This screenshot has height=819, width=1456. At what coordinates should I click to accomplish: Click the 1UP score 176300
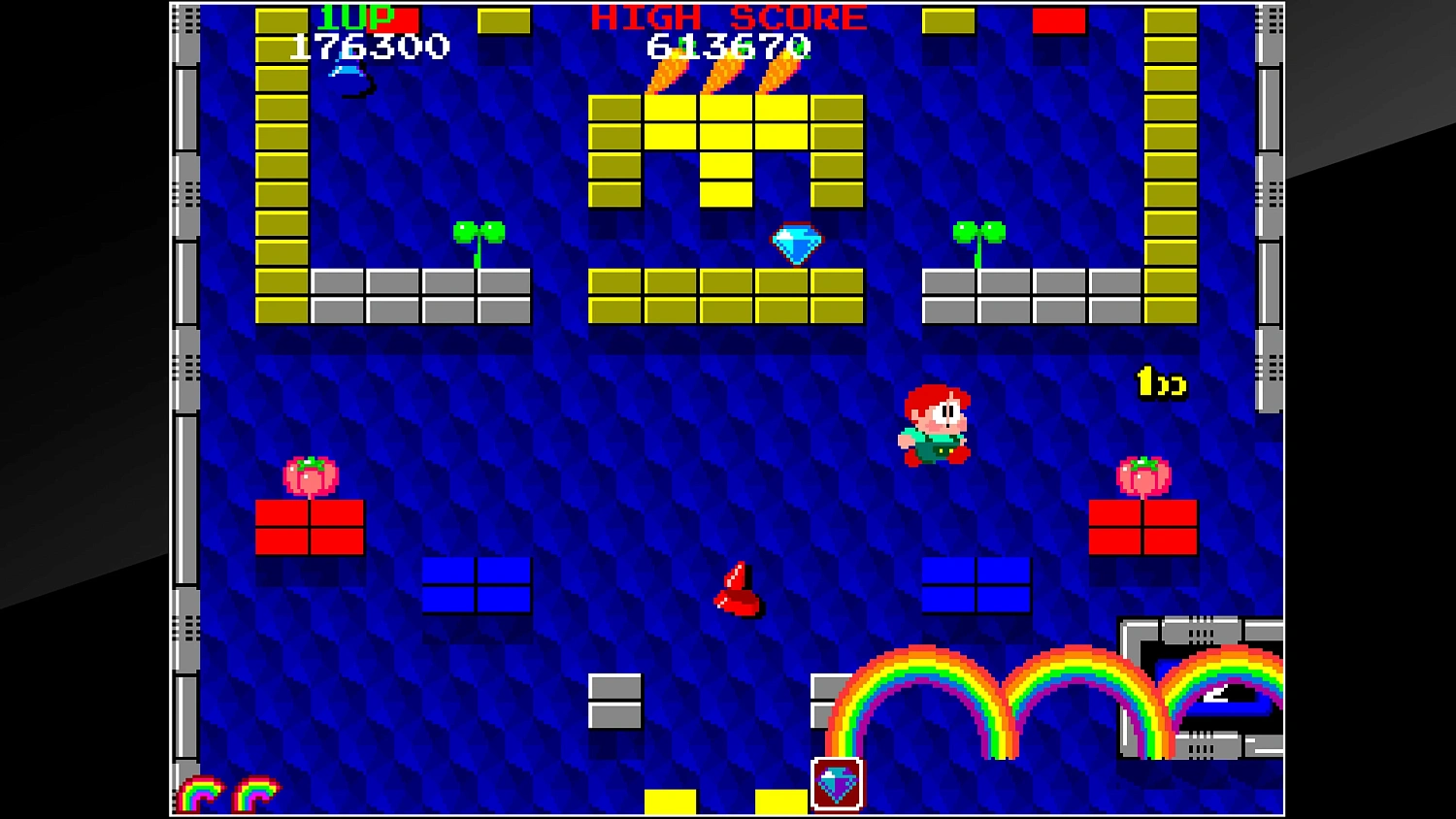coord(369,45)
